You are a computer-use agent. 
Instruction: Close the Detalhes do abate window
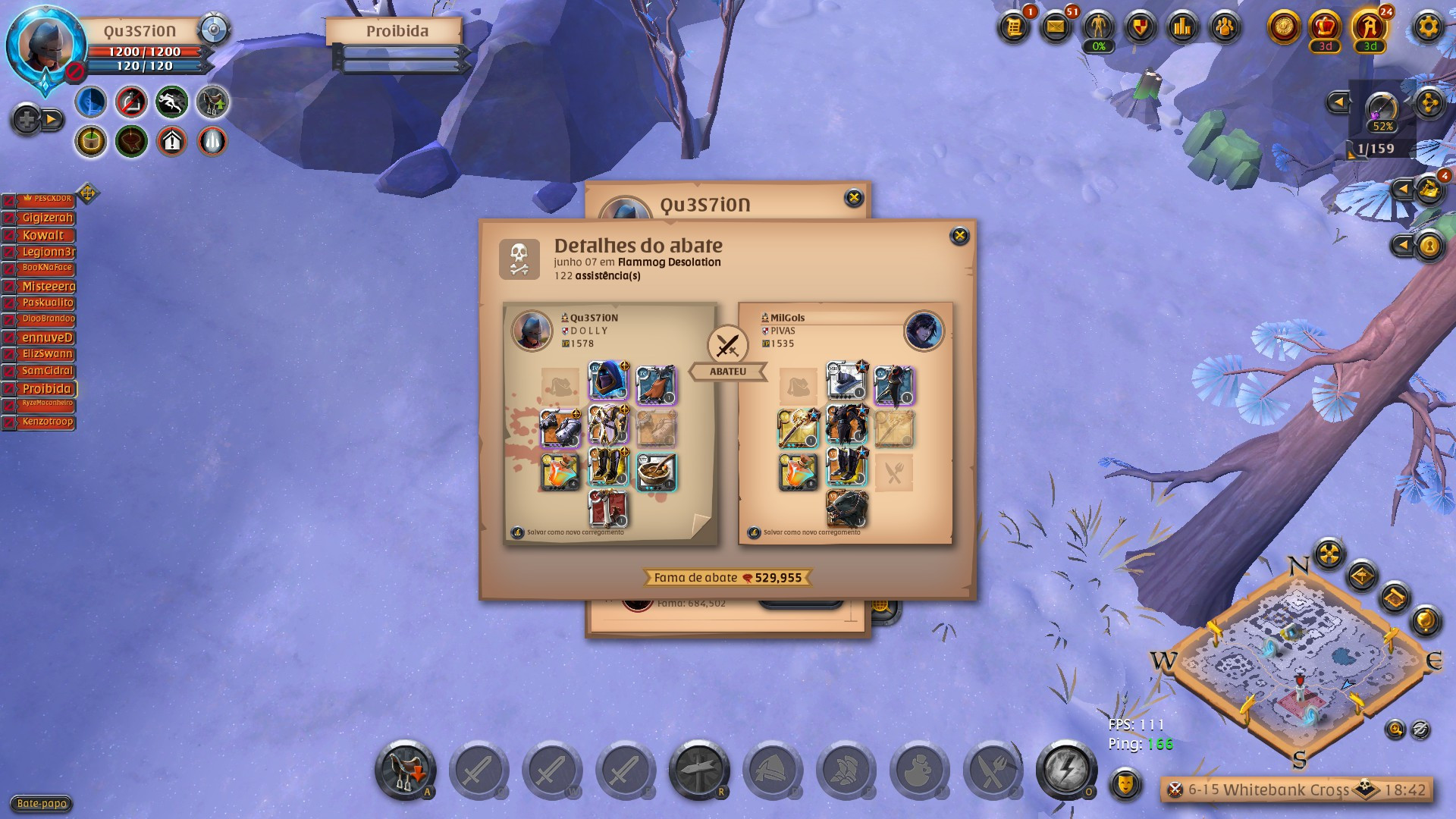[959, 236]
